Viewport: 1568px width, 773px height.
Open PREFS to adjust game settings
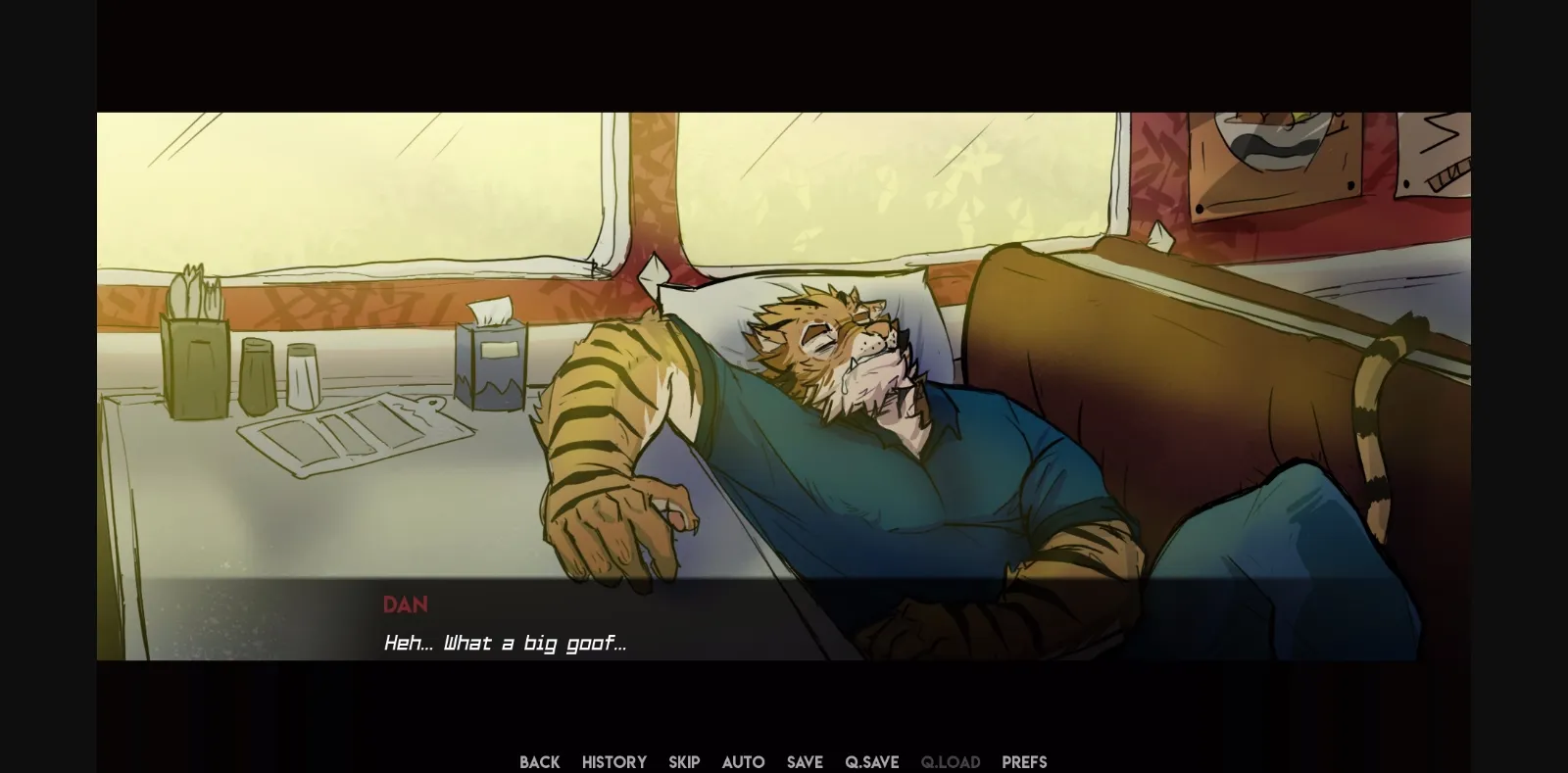1023,761
